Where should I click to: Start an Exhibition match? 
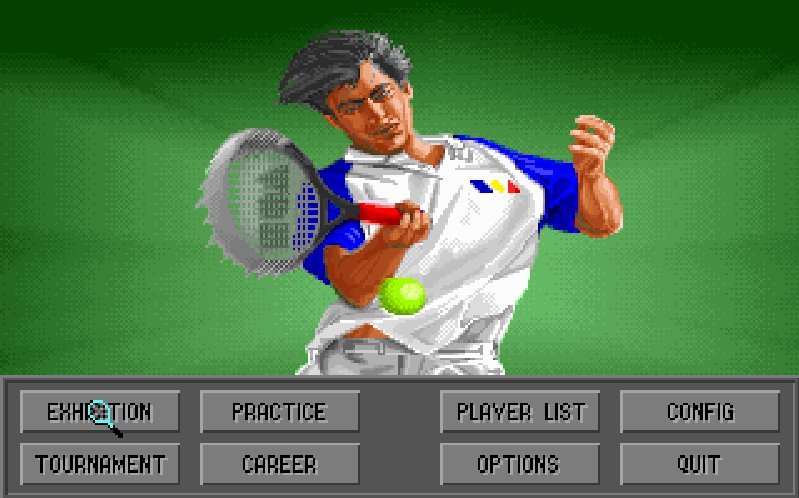pos(100,411)
